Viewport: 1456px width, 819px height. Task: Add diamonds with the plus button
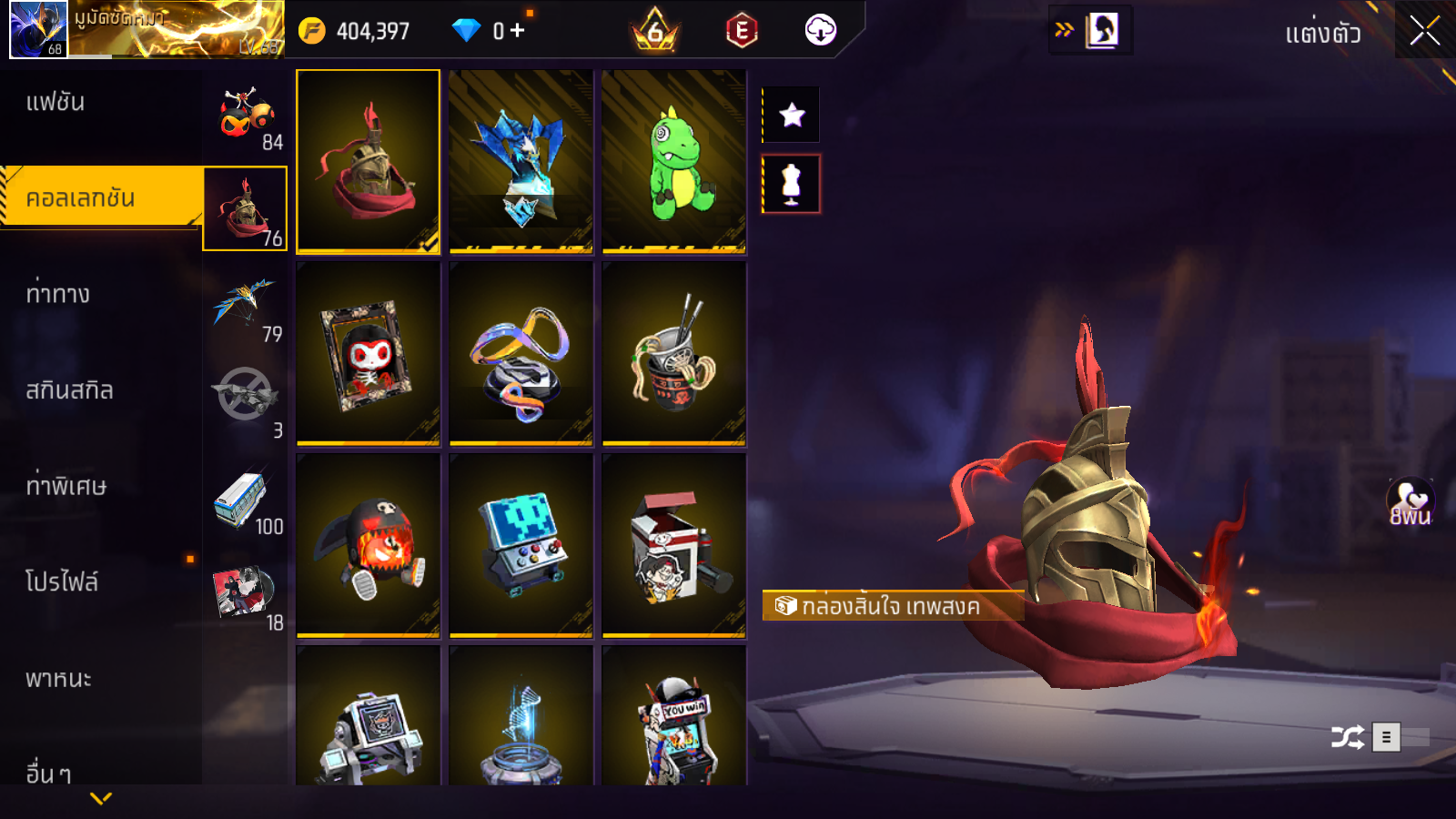point(518,31)
